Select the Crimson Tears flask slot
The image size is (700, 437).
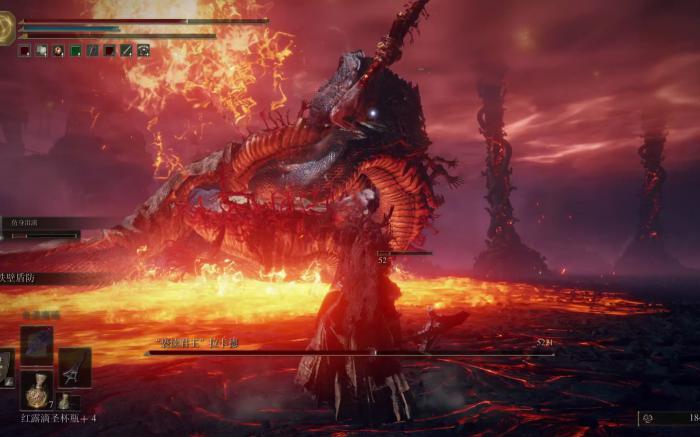37,391
